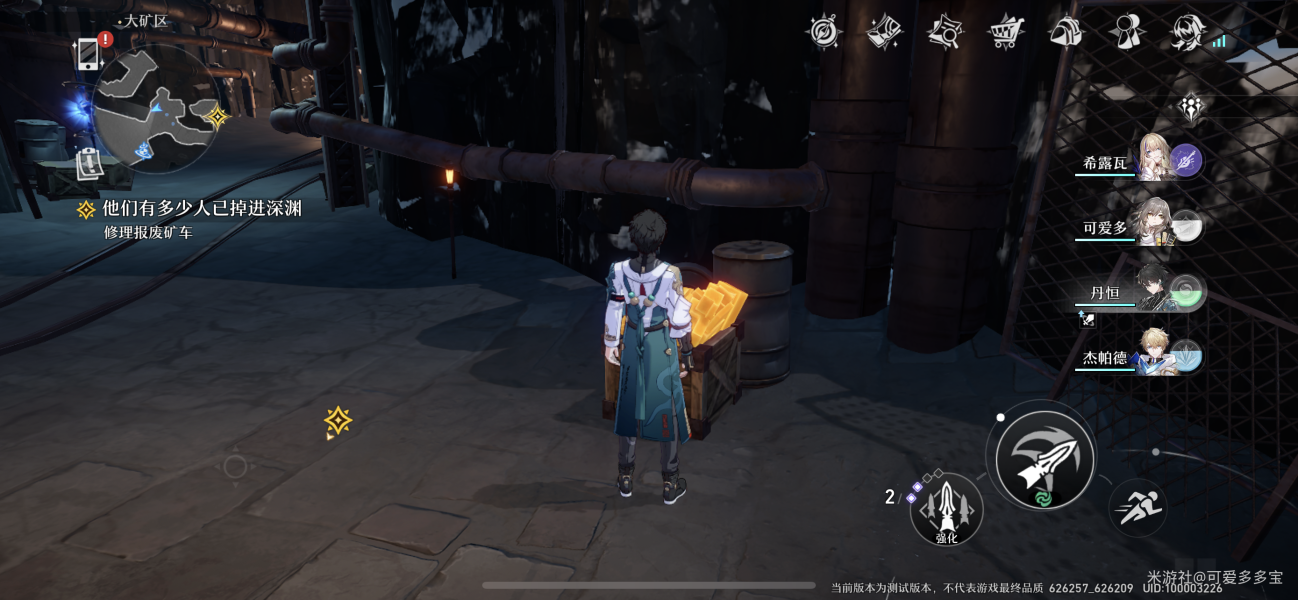Viewport: 1298px width, 600px height.
Task: Open the phone menu icon
Action: [x=88, y=53]
